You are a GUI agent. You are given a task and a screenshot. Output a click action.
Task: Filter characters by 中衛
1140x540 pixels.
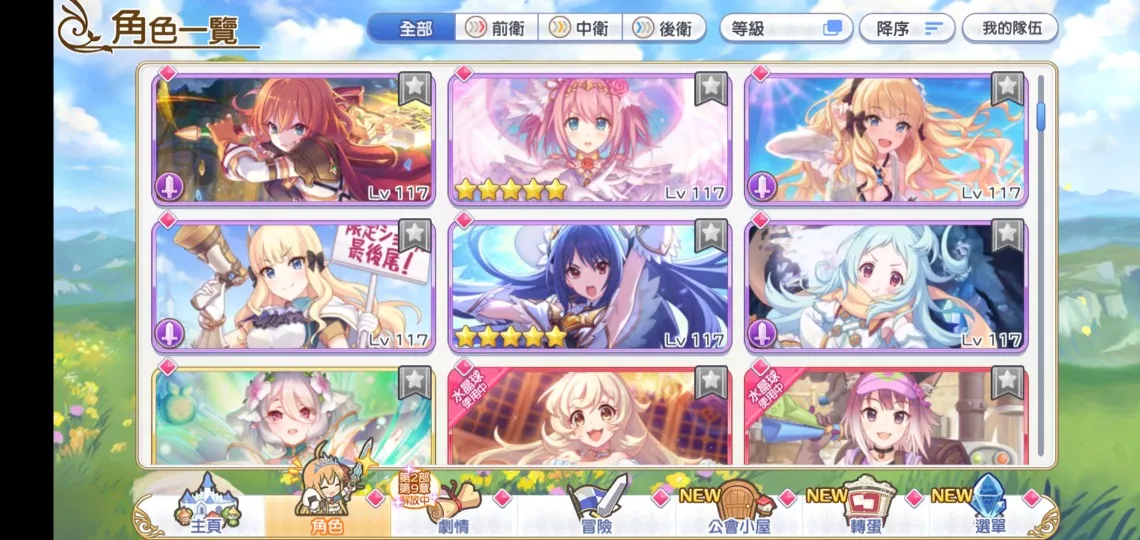[582, 28]
